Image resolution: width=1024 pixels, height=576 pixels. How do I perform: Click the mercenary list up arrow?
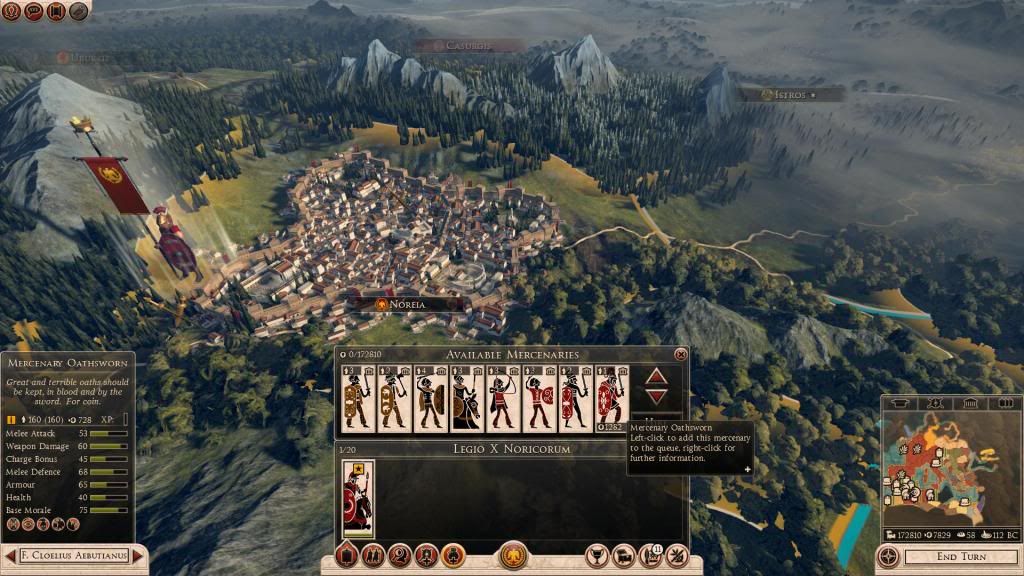coord(656,377)
